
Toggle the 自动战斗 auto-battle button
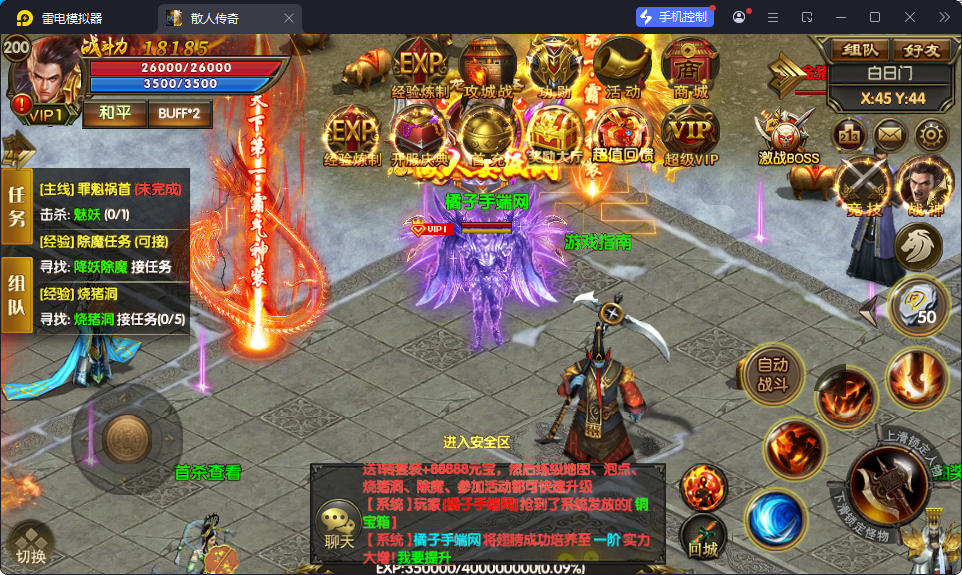pos(772,373)
